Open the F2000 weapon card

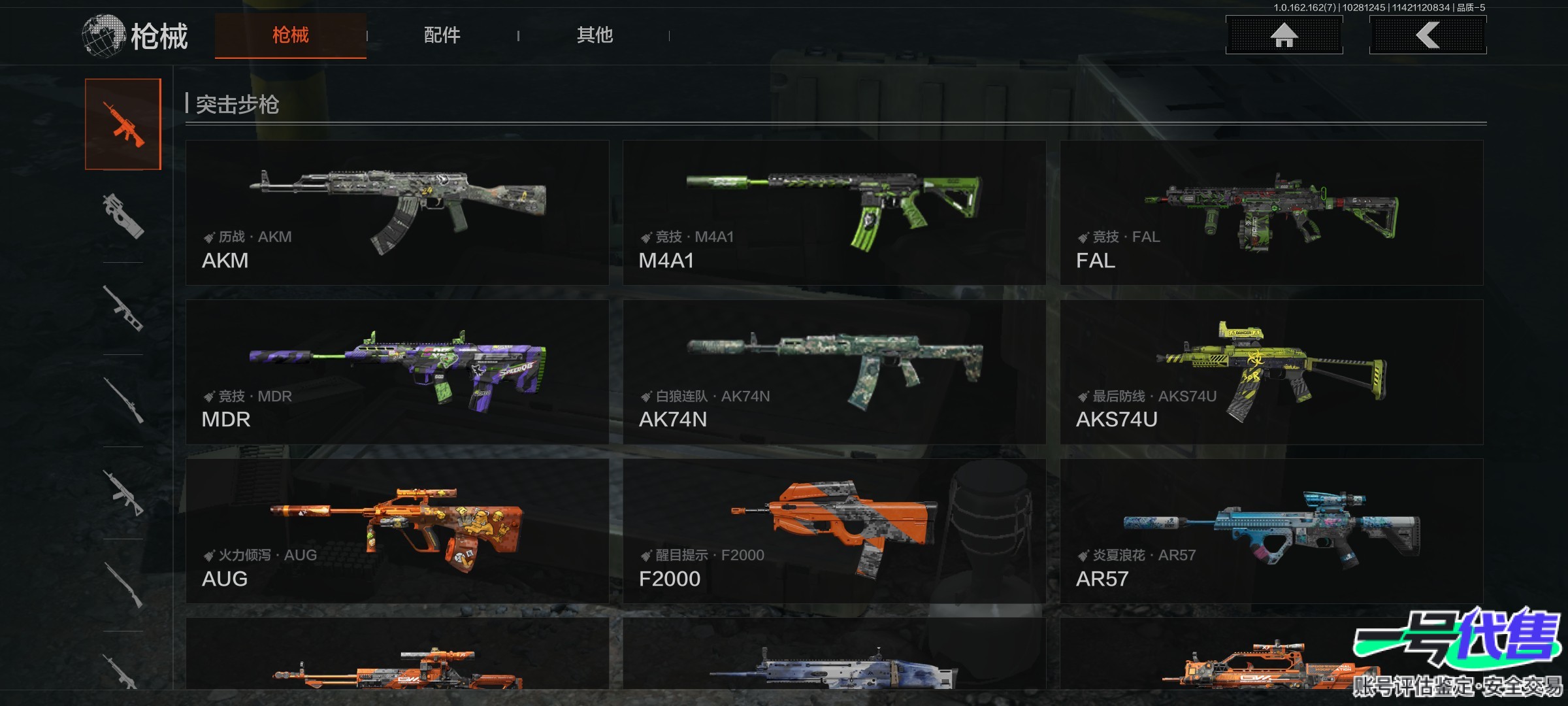point(834,531)
